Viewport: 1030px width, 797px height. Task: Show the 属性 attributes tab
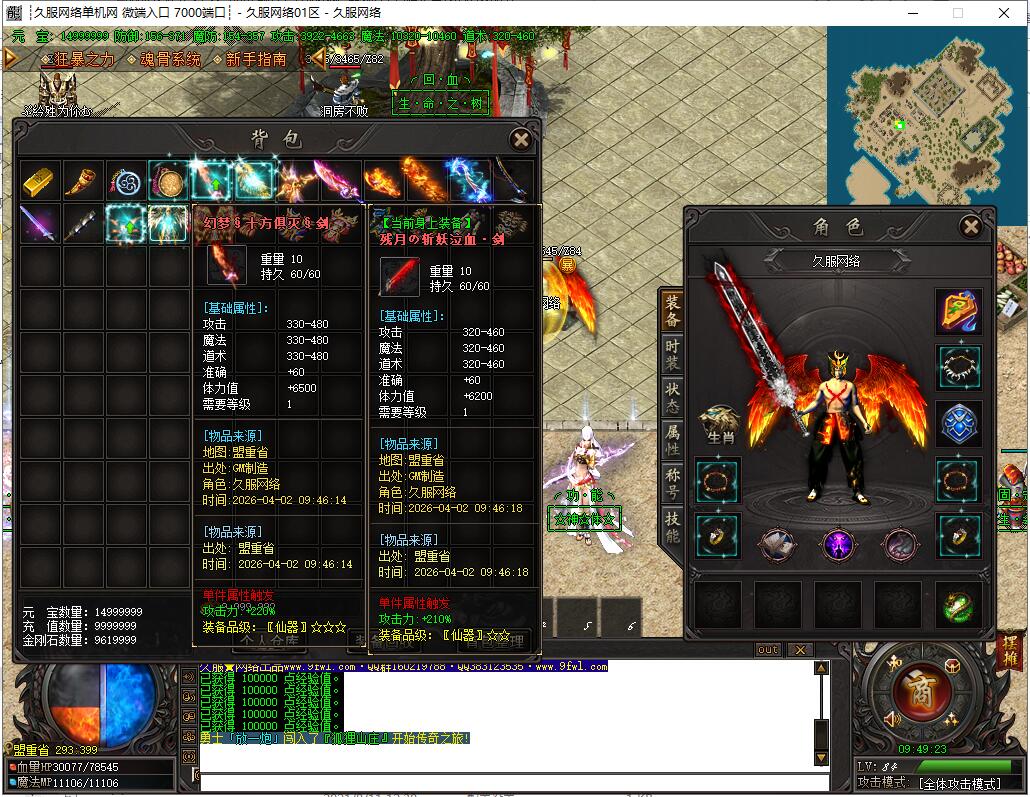(672, 441)
